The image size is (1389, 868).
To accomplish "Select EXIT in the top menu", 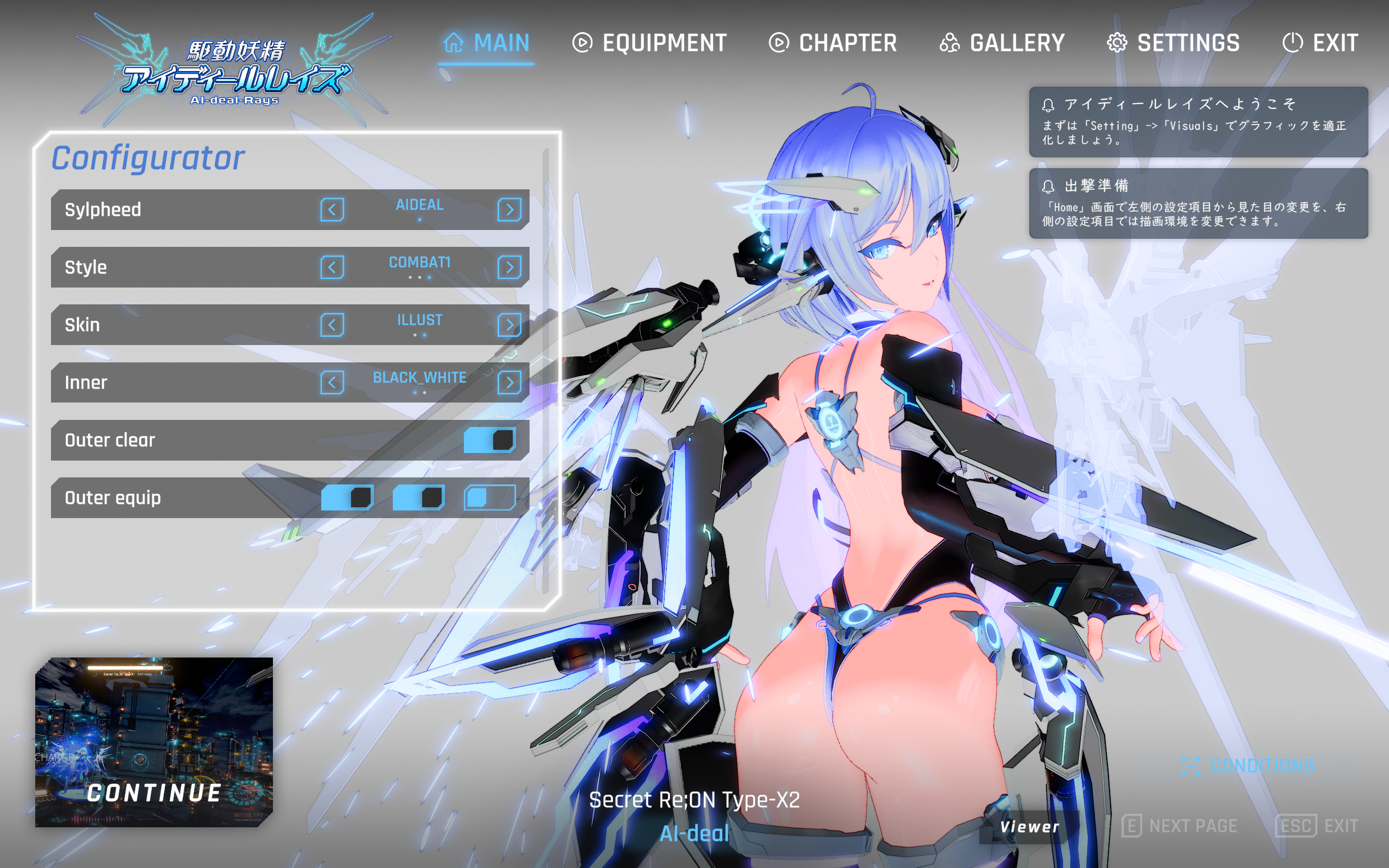I will [1320, 43].
